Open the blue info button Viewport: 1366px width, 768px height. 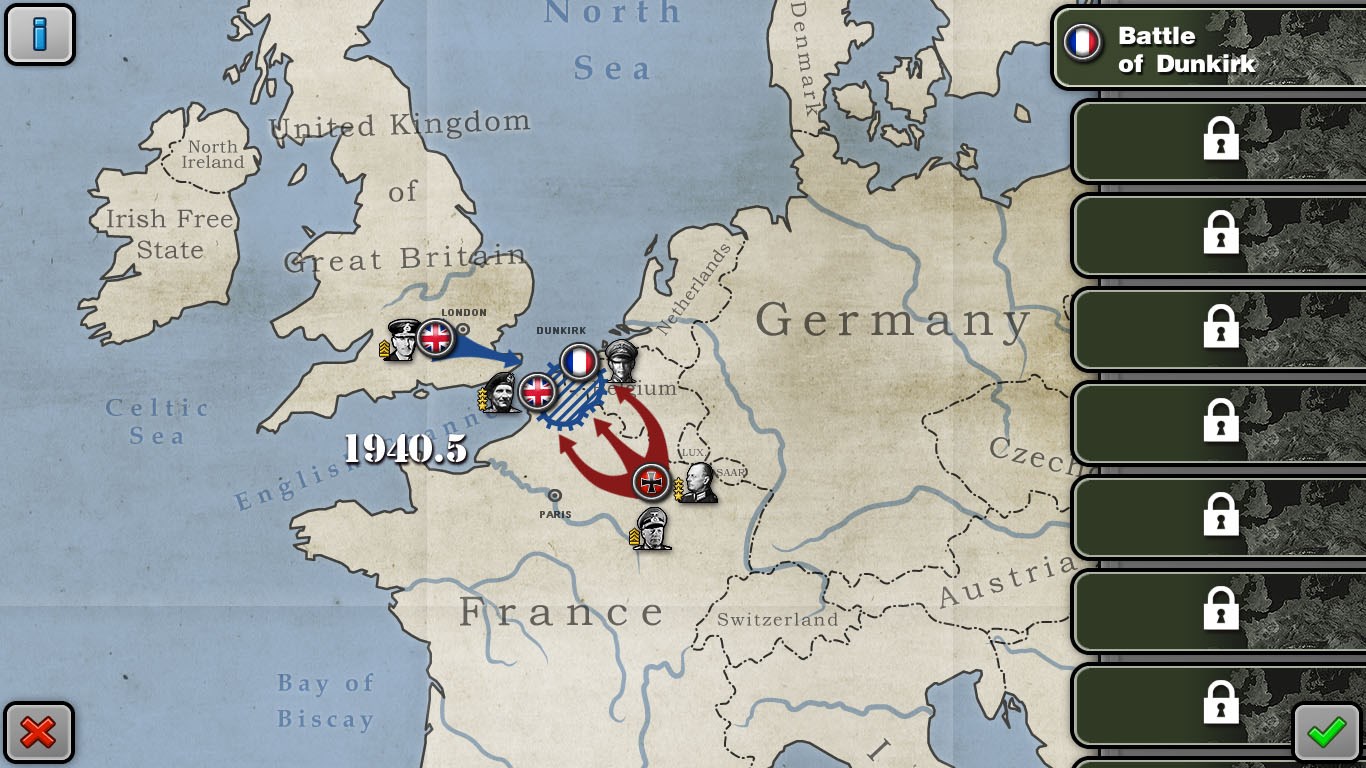pos(40,34)
